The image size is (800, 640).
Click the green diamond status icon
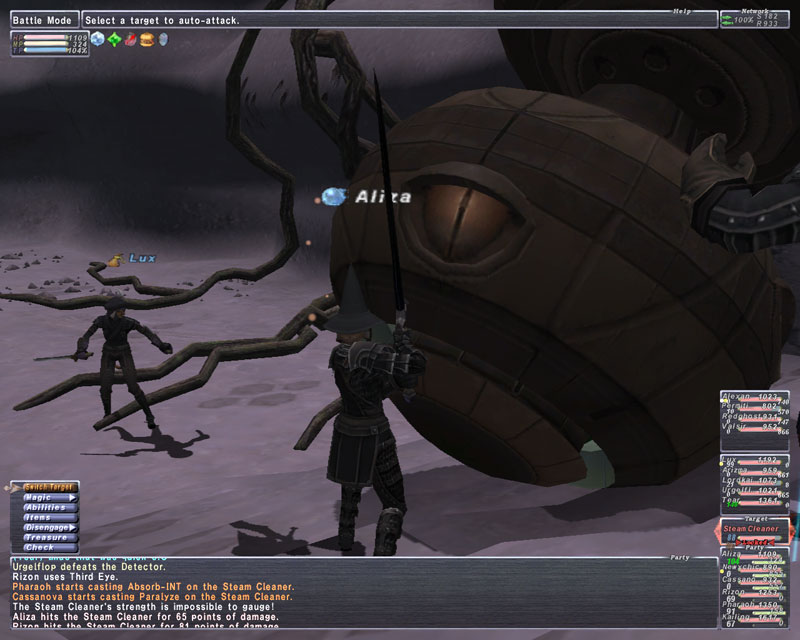(113, 40)
